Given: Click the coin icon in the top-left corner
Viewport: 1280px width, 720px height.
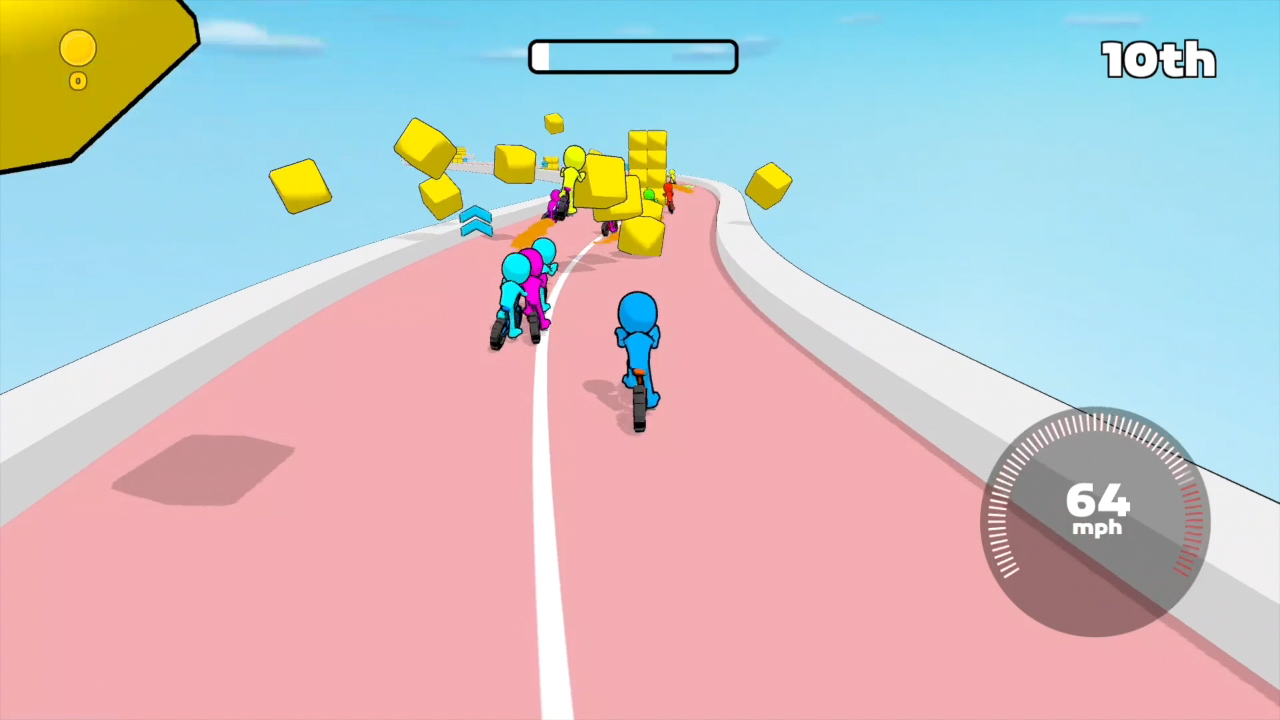Looking at the screenshot, I should pyautogui.click(x=78, y=48).
